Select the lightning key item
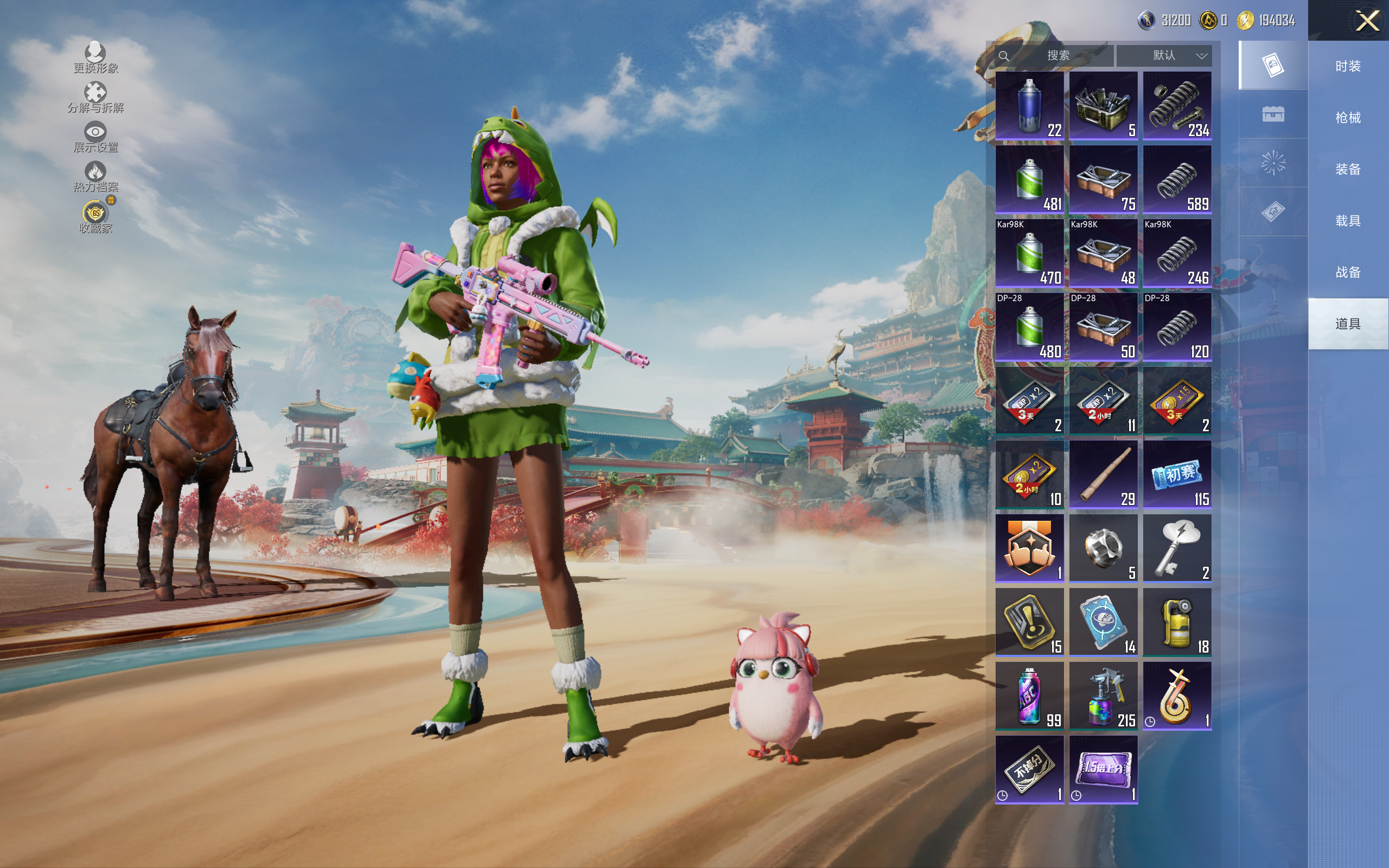 [1177, 548]
